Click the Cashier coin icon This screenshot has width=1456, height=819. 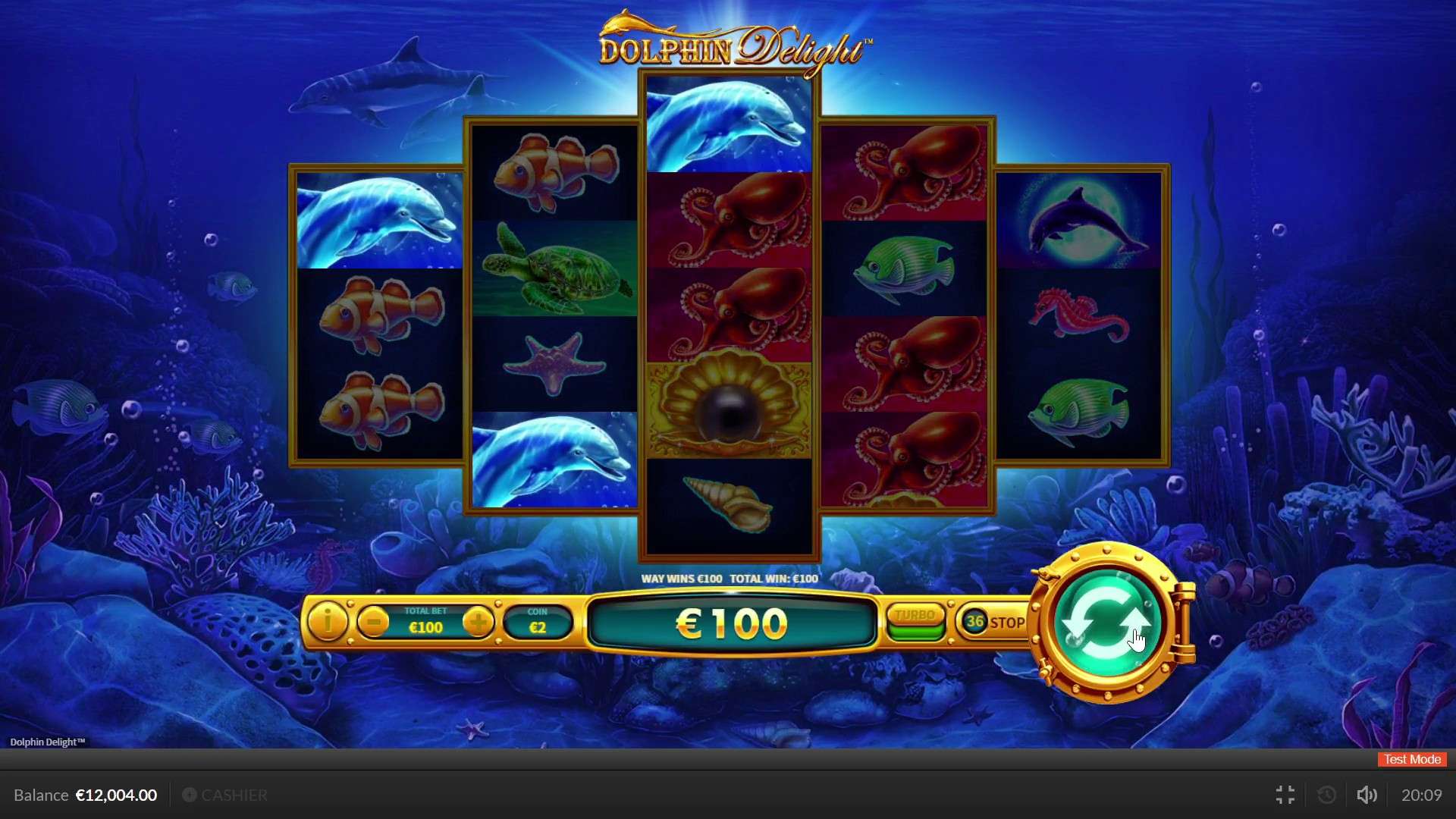(190, 795)
